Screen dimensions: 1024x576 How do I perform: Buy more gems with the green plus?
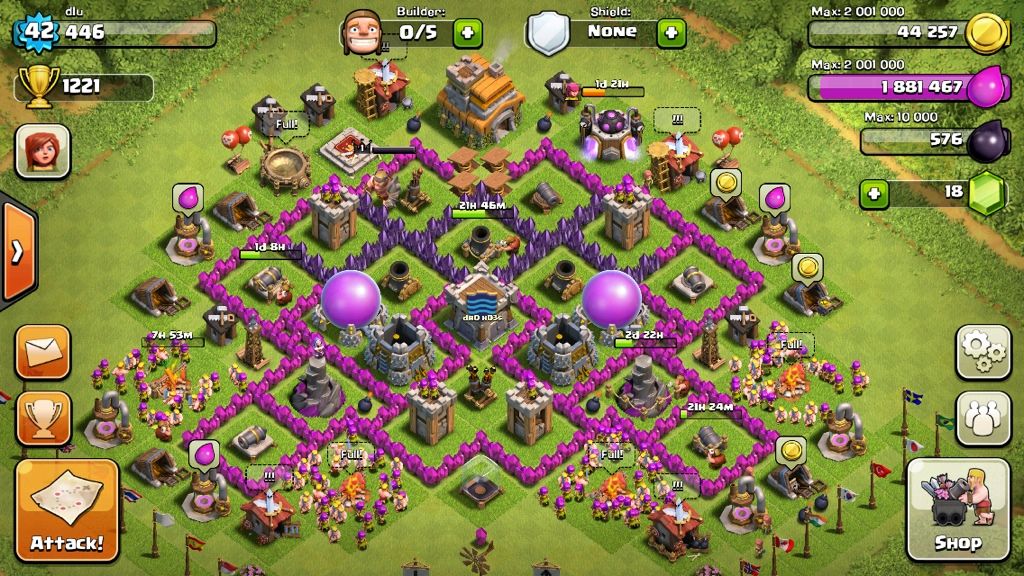pyautogui.click(x=875, y=193)
